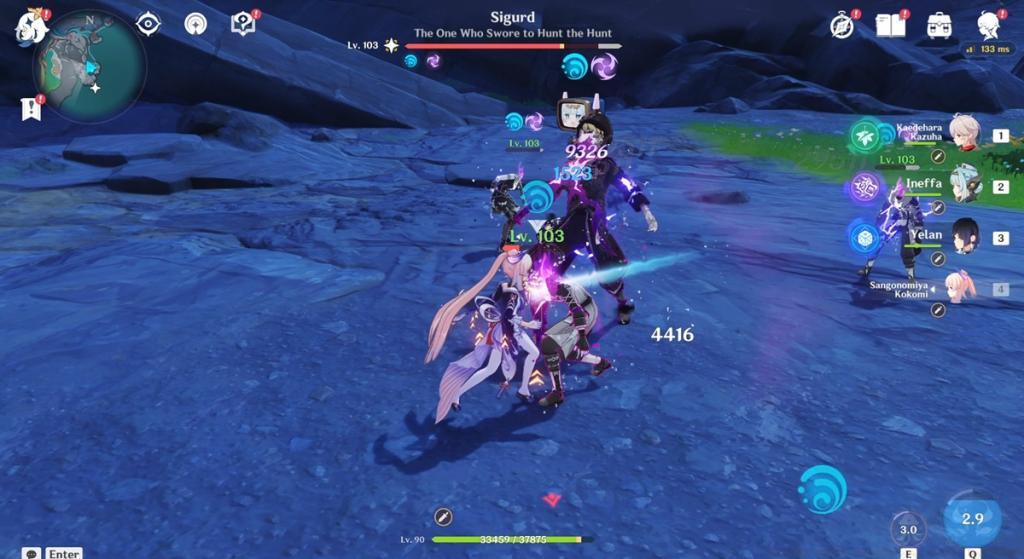Open the quest bookmark with exclamation mark
Viewport: 1024px width, 559px height.
[31, 108]
